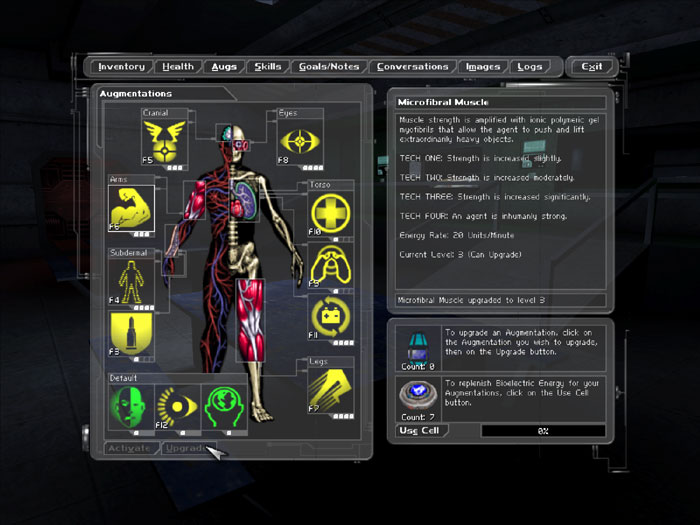Select the subdermal body-outline augmentation
The image size is (700, 525).
(x=131, y=281)
